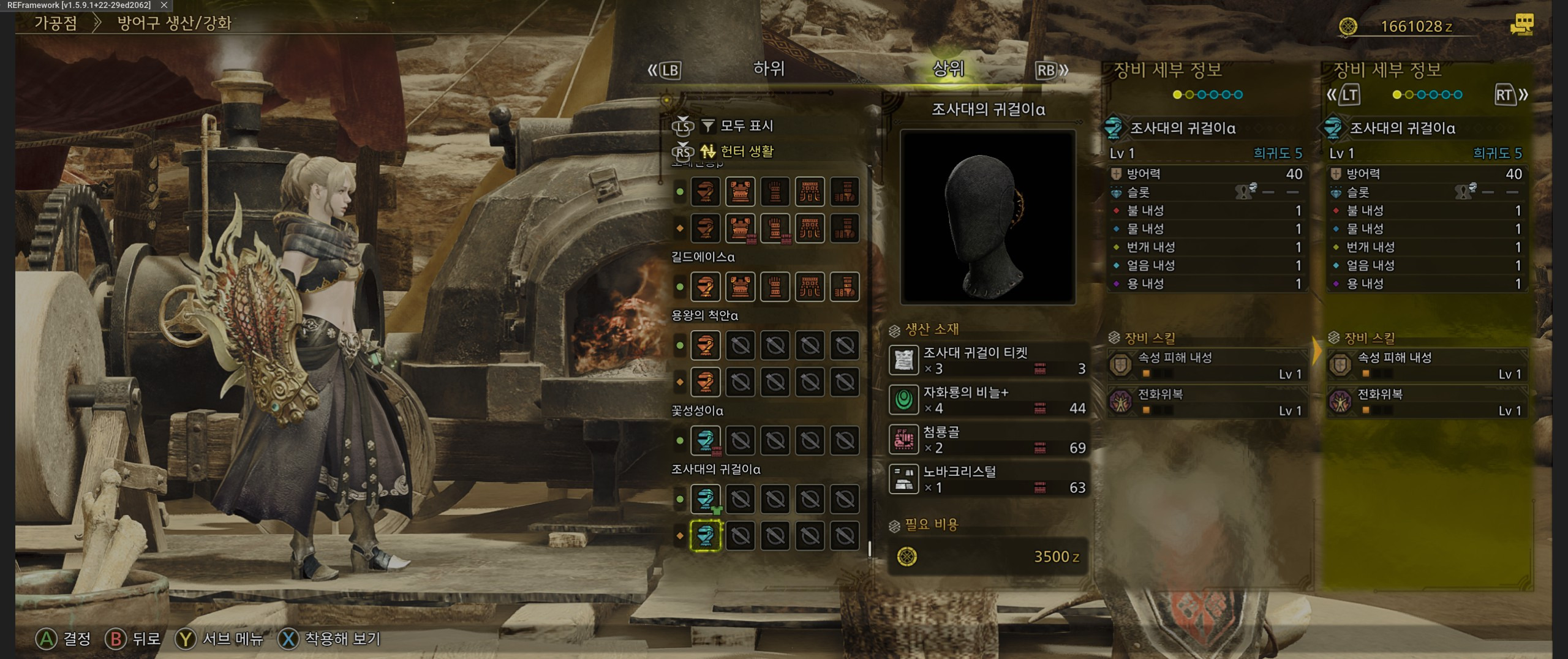Image resolution: width=1568 pixels, height=659 pixels.
Task: Choose the 노바크리스털 material row
Action: [x=987, y=479]
